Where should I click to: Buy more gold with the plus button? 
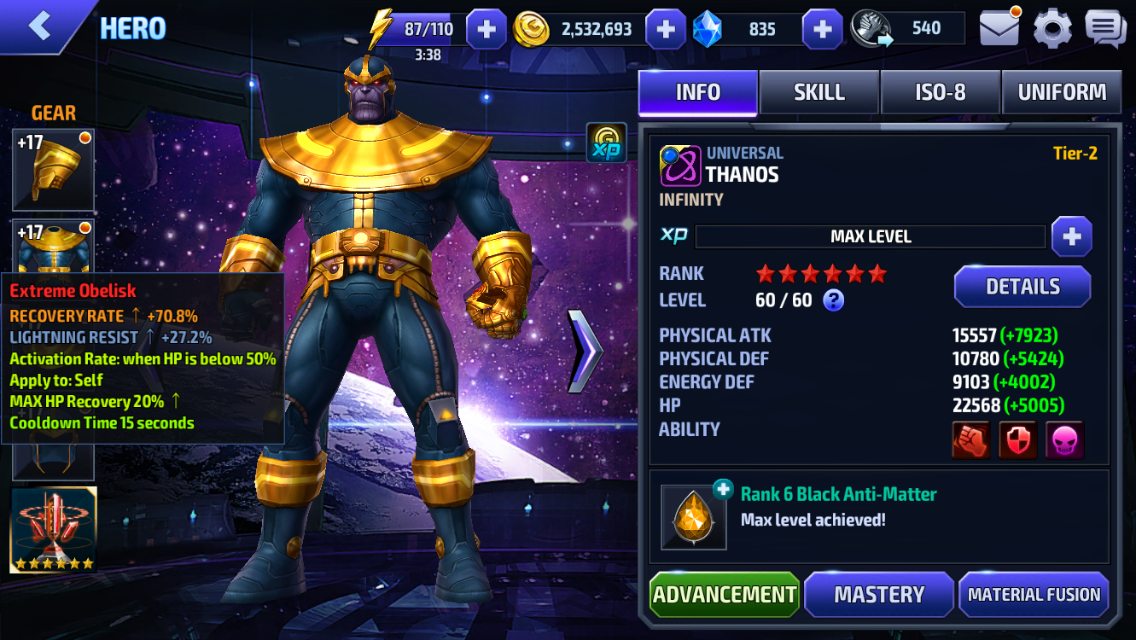[665, 29]
